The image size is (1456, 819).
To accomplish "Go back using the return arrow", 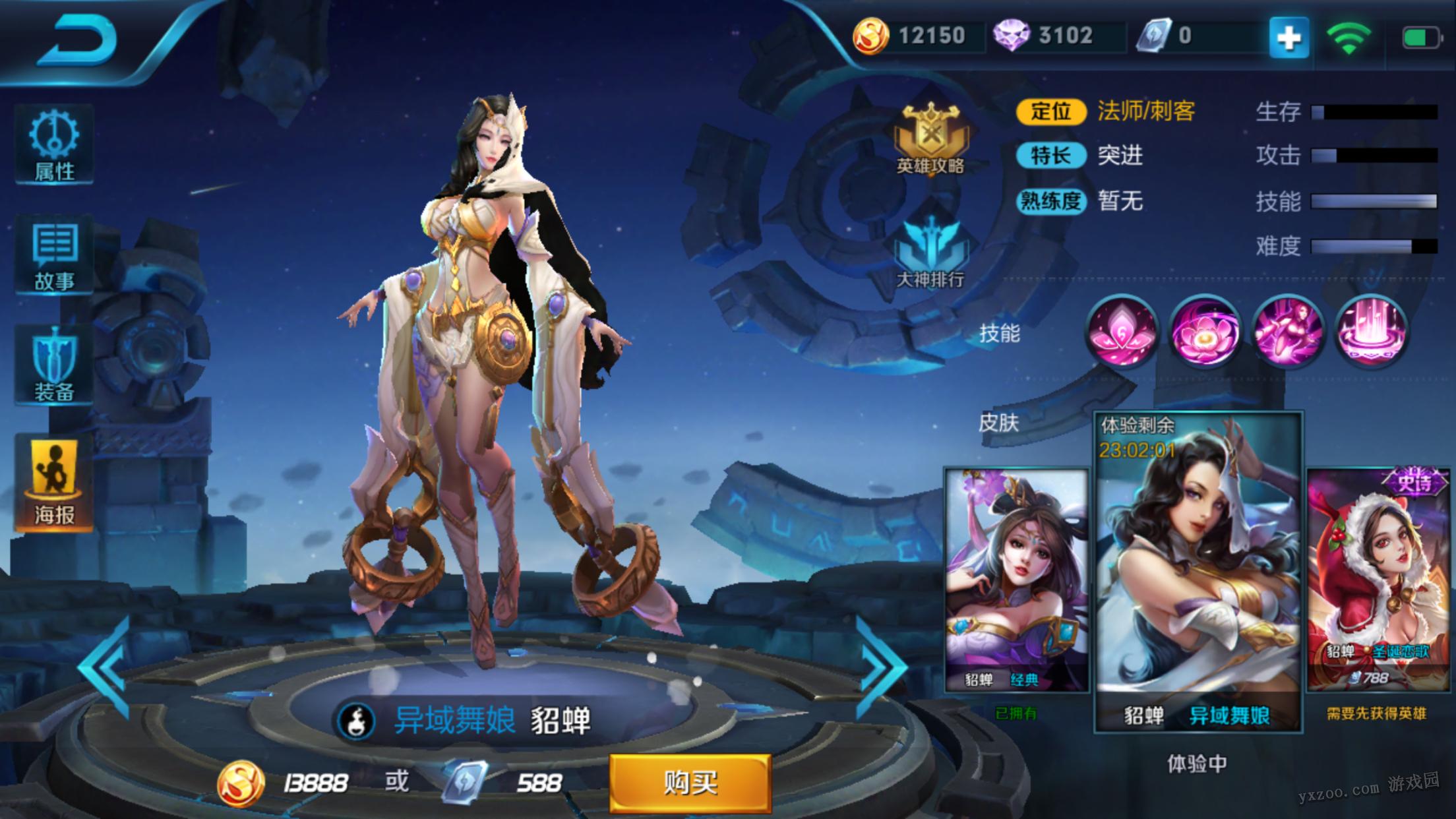I will [x=78, y=41].
